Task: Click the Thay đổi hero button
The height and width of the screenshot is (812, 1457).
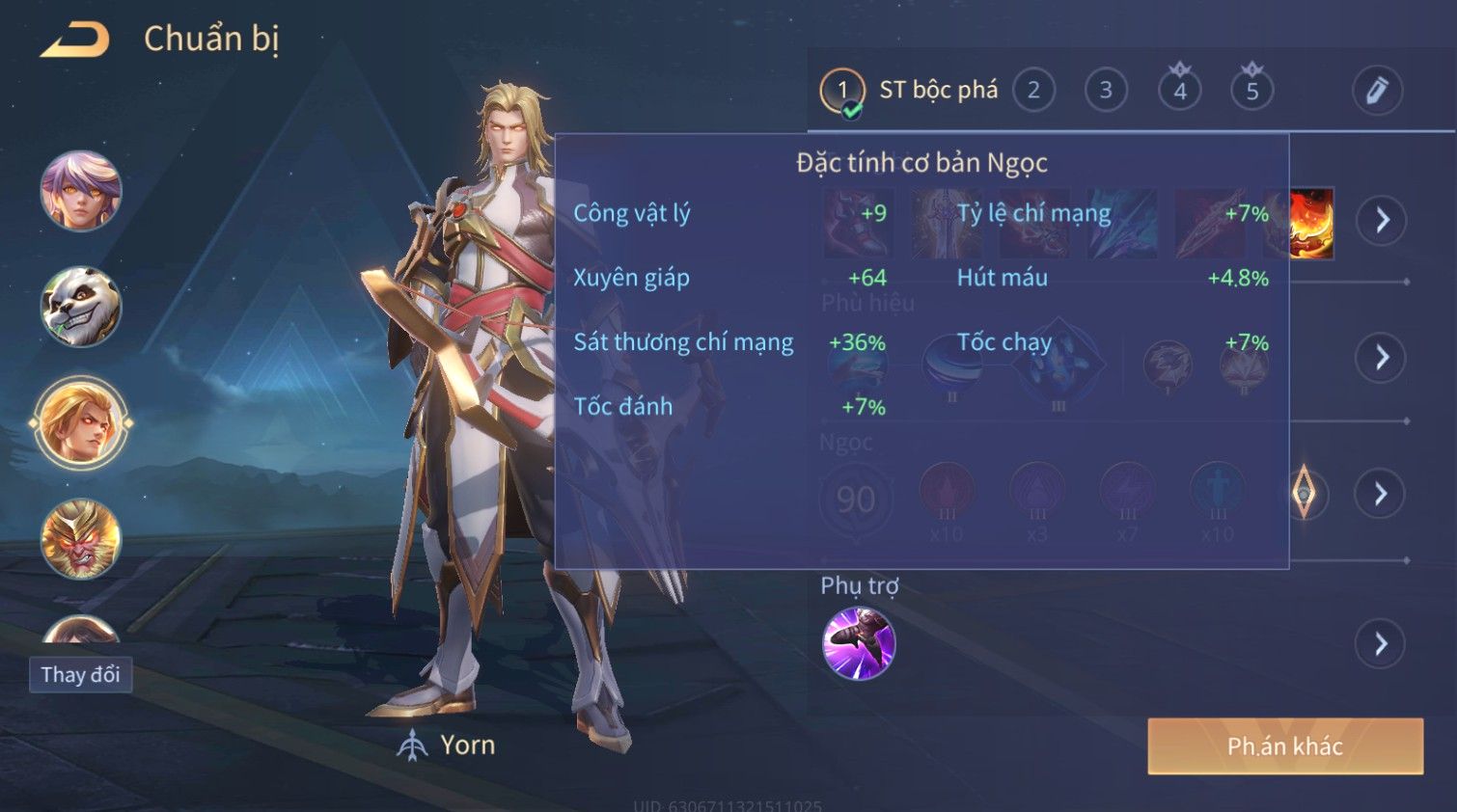Action: tap(80, 675)
